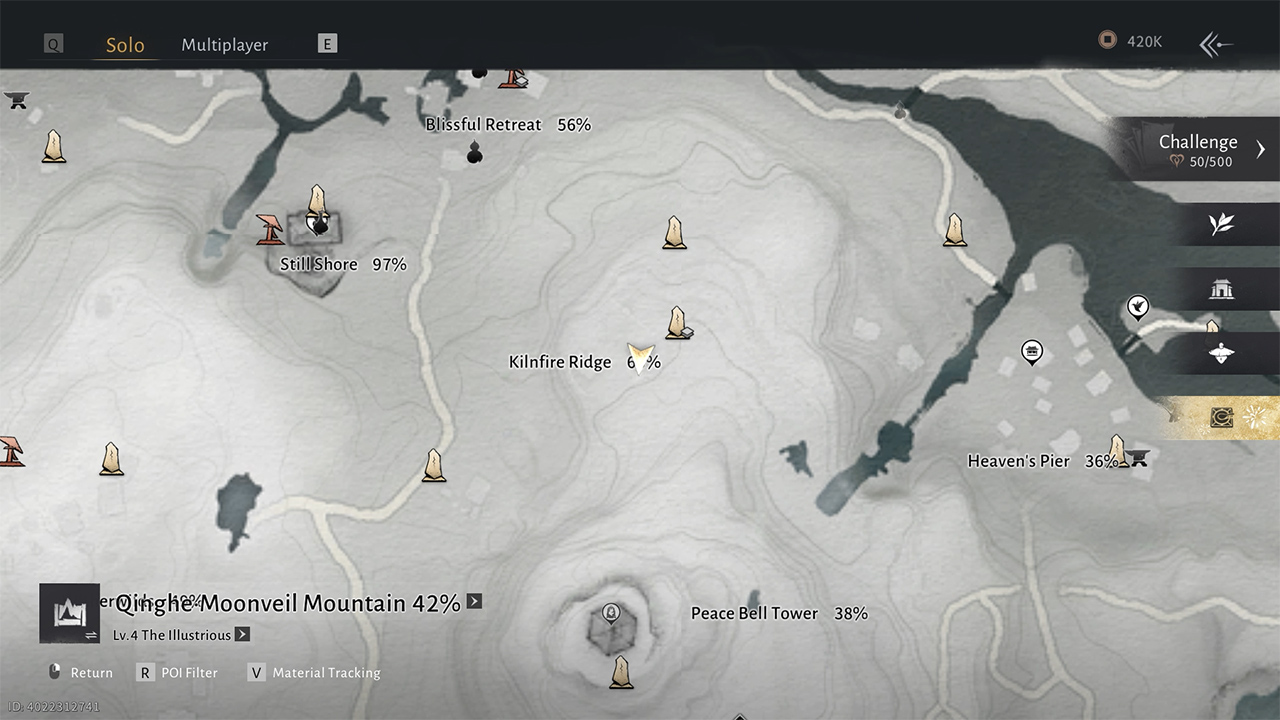1280x720 pixels.
Task: Open Material Tracking
Action: (x=325, y=673)
